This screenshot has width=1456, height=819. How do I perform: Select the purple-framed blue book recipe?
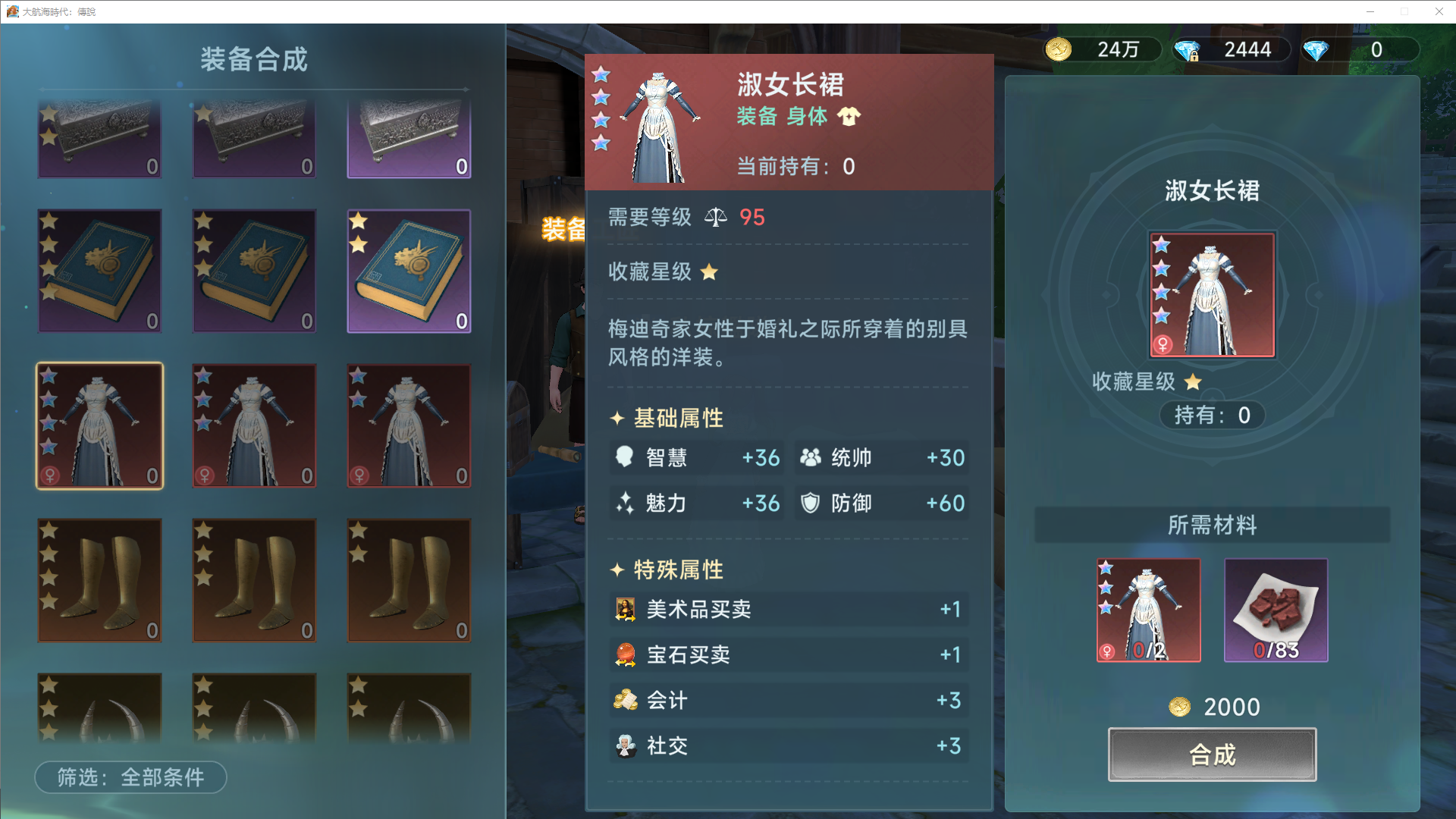[x=409, y=271]
